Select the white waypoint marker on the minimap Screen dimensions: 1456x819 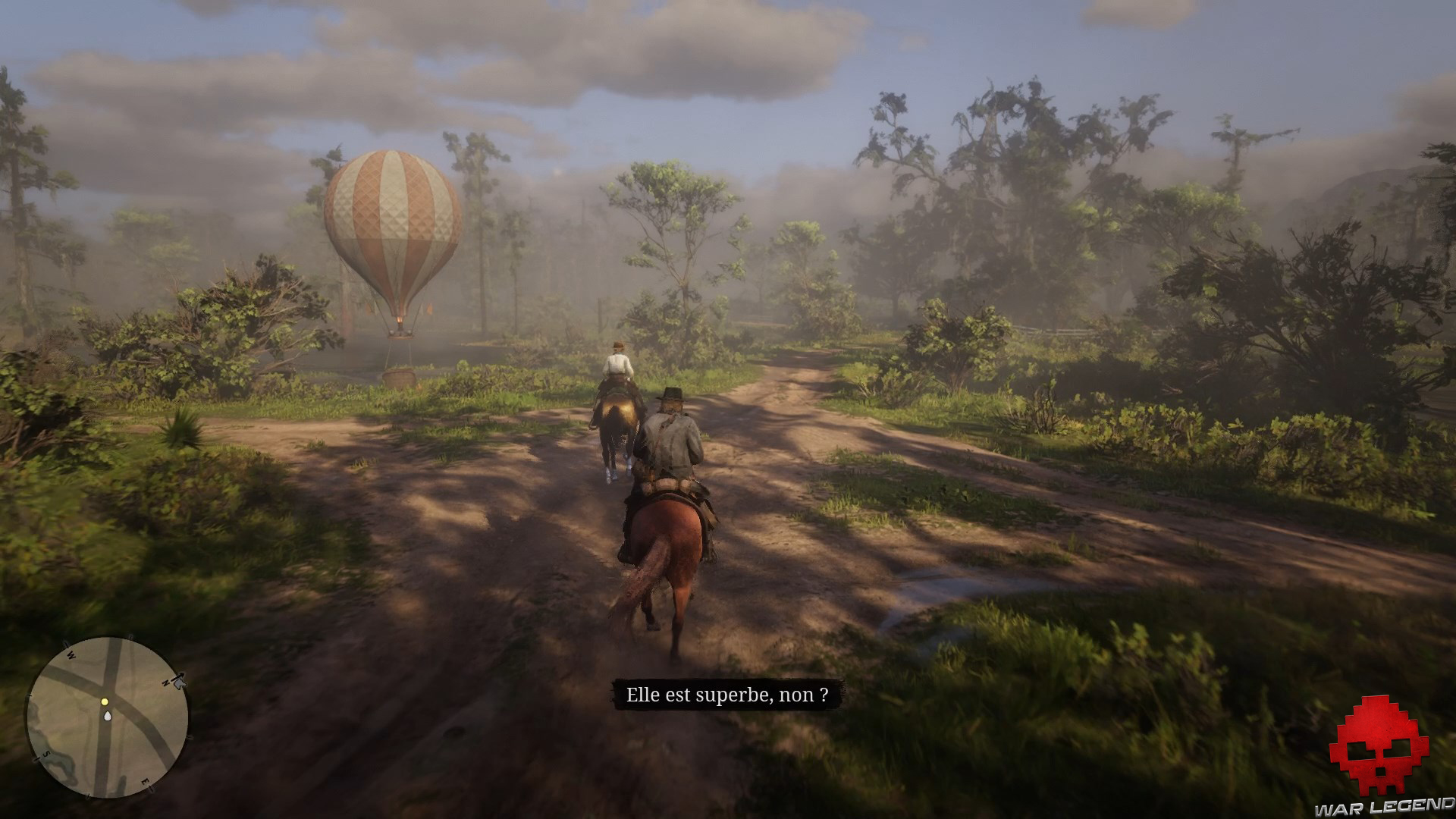click(x=108, y=716)
